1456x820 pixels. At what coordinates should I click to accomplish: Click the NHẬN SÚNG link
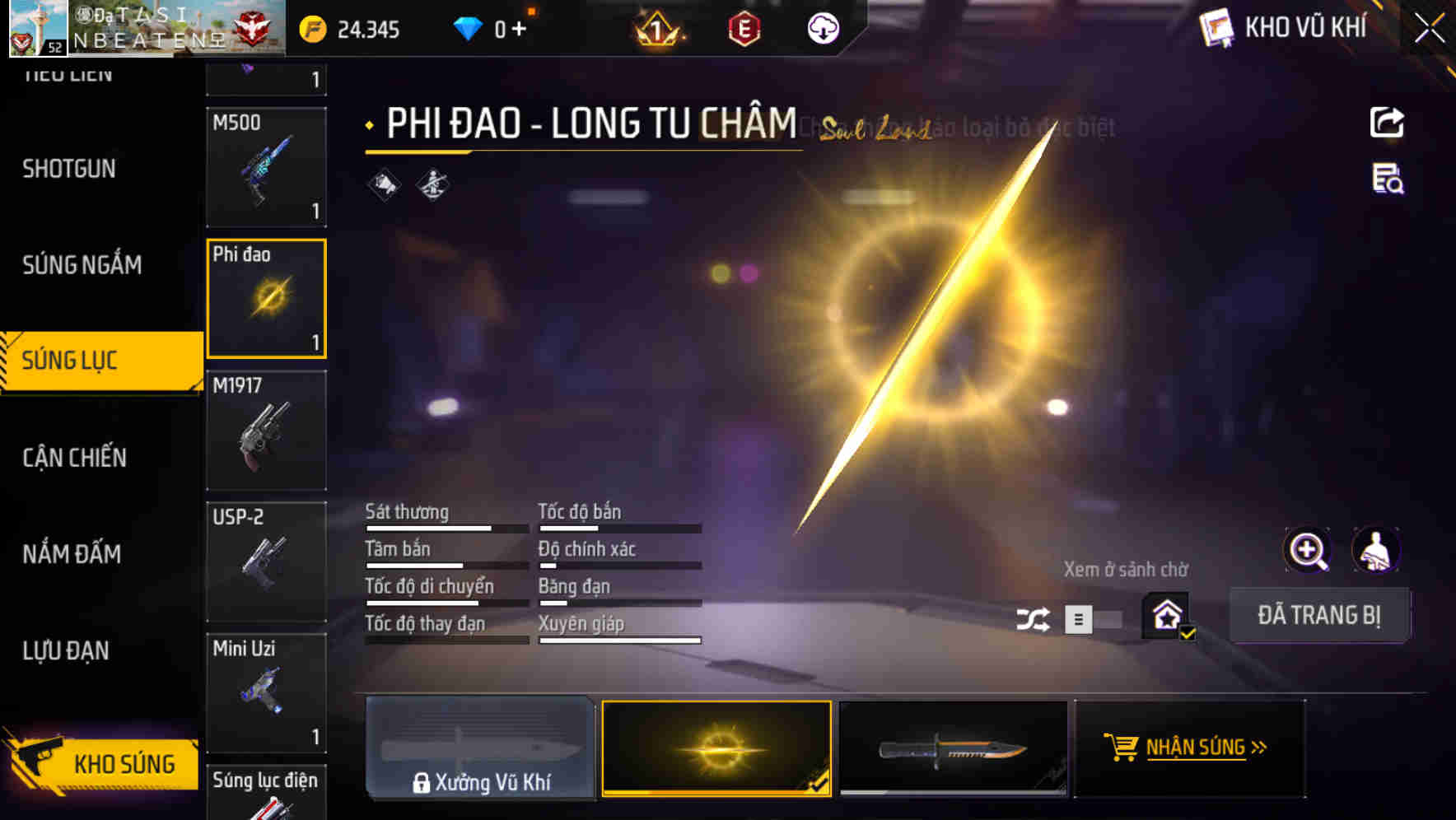coord(1197,748)
